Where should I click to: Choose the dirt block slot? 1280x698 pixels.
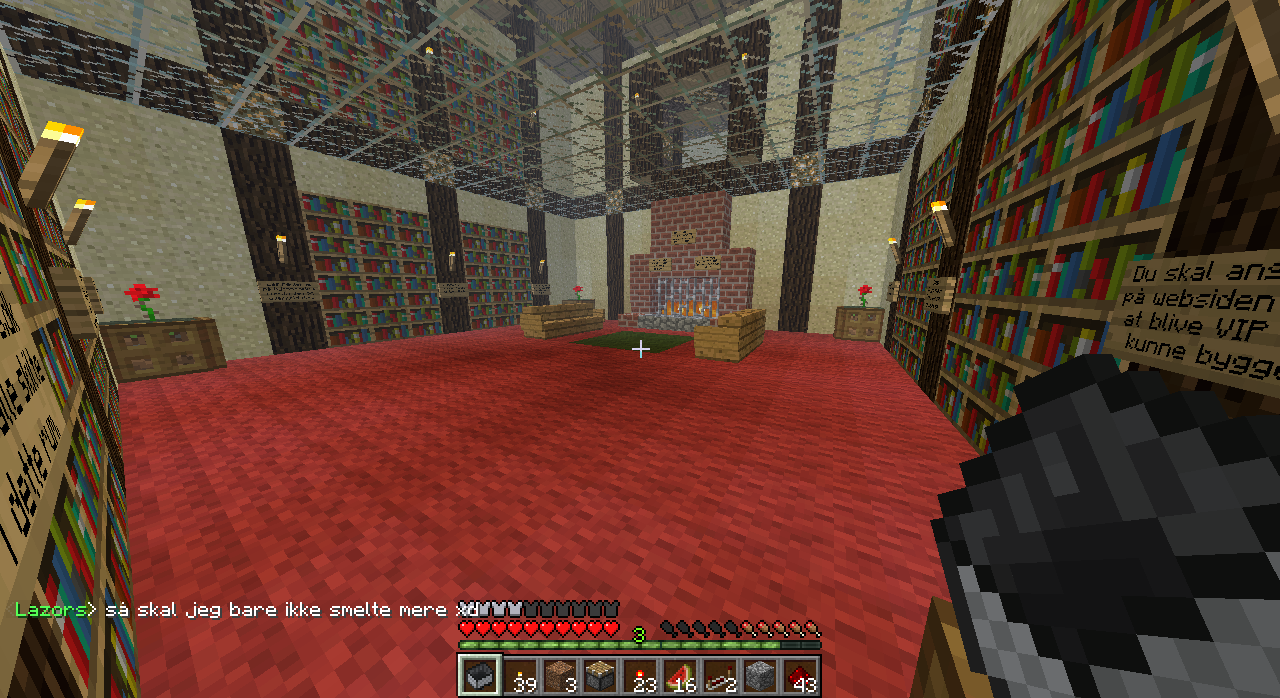point(560,675)
